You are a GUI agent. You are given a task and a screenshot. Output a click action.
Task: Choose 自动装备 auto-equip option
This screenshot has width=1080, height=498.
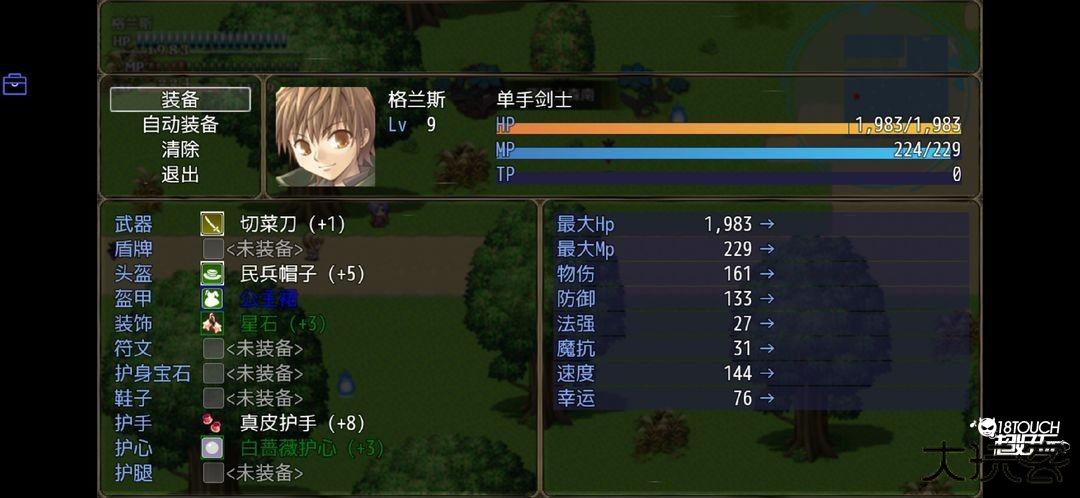(x=180, y=125)
